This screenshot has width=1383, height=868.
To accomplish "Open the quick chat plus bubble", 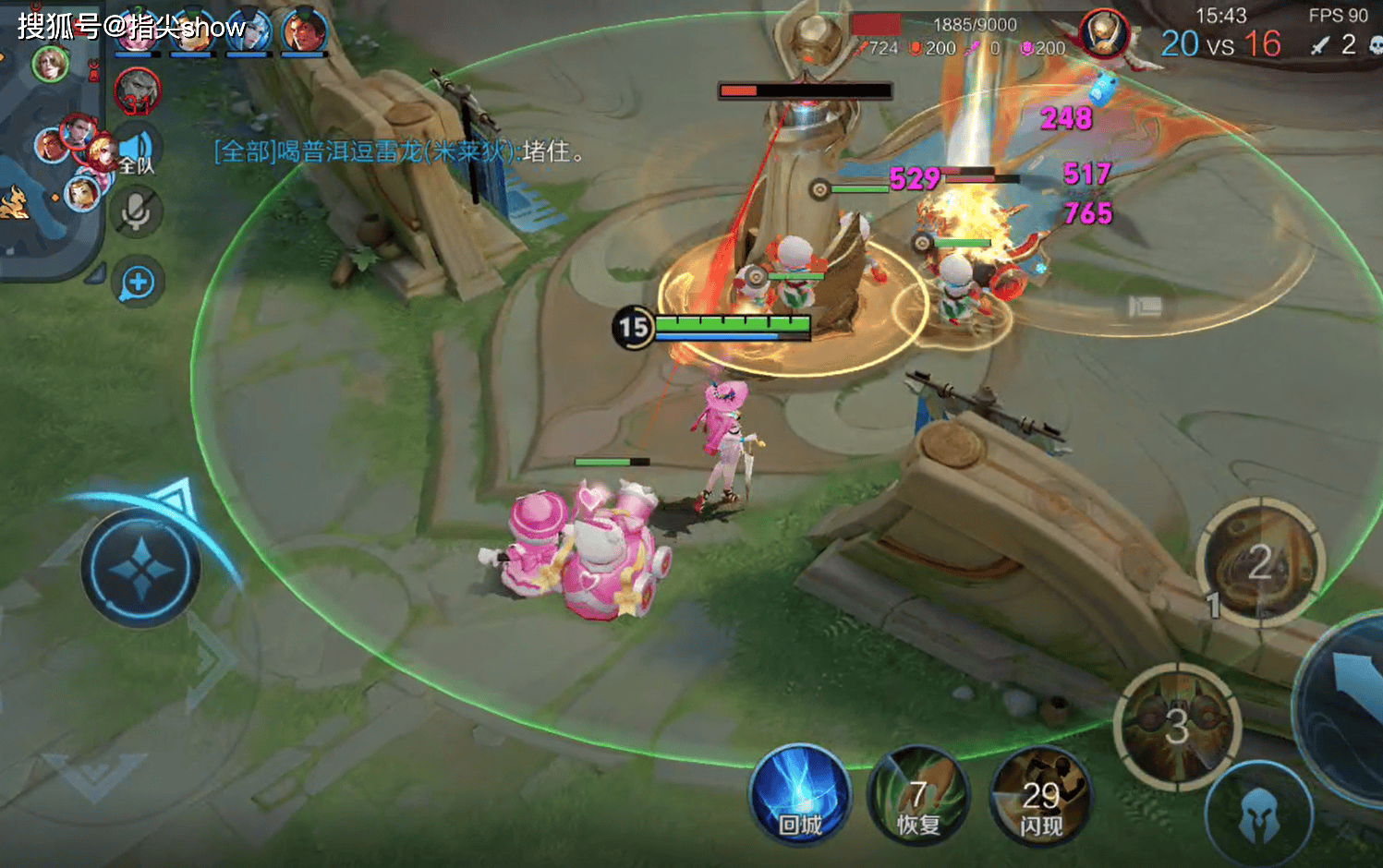I will click(x=138, y=283).
